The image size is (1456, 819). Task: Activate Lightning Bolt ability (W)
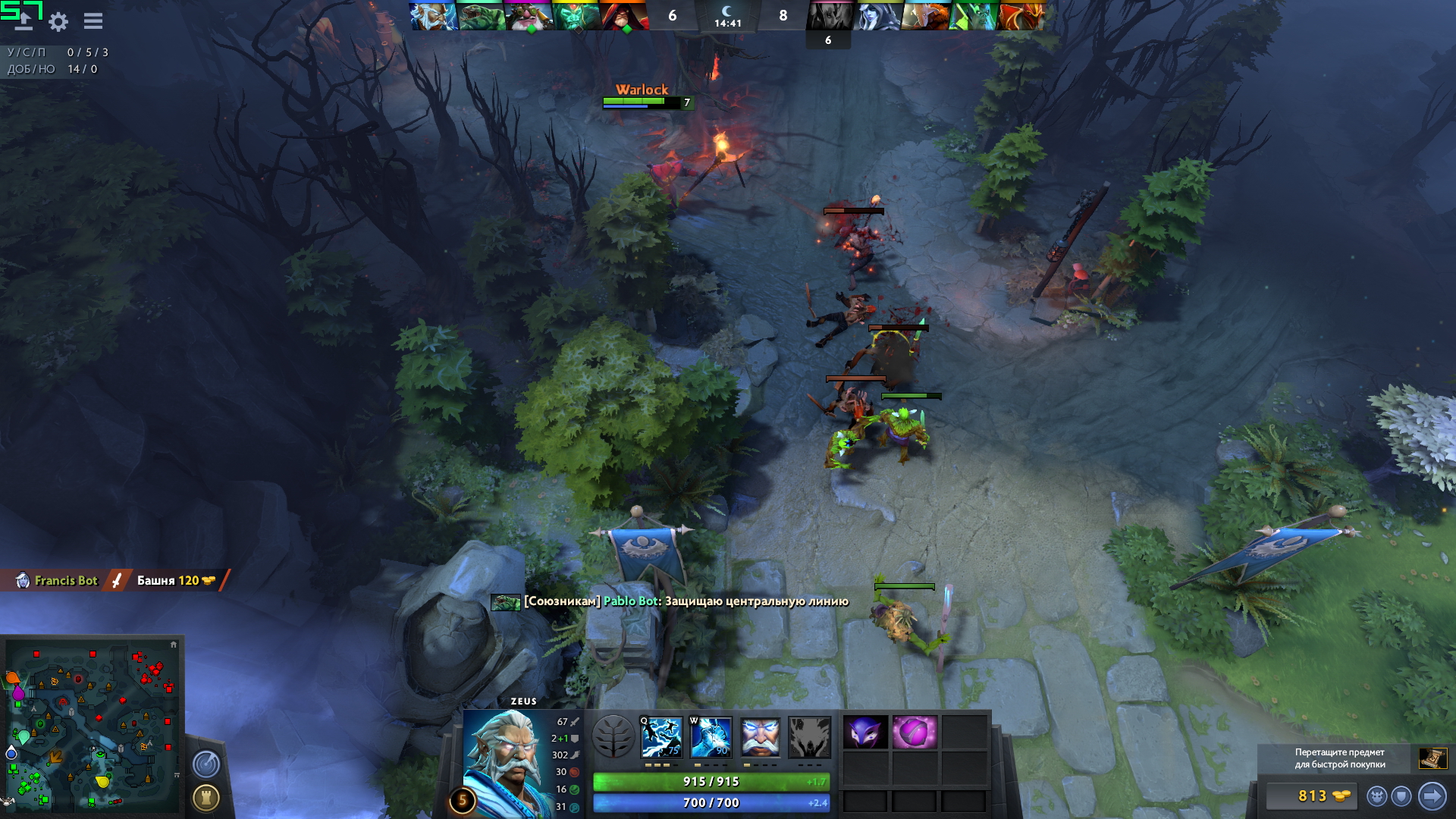pyautogui.click(x=711, y=737)
